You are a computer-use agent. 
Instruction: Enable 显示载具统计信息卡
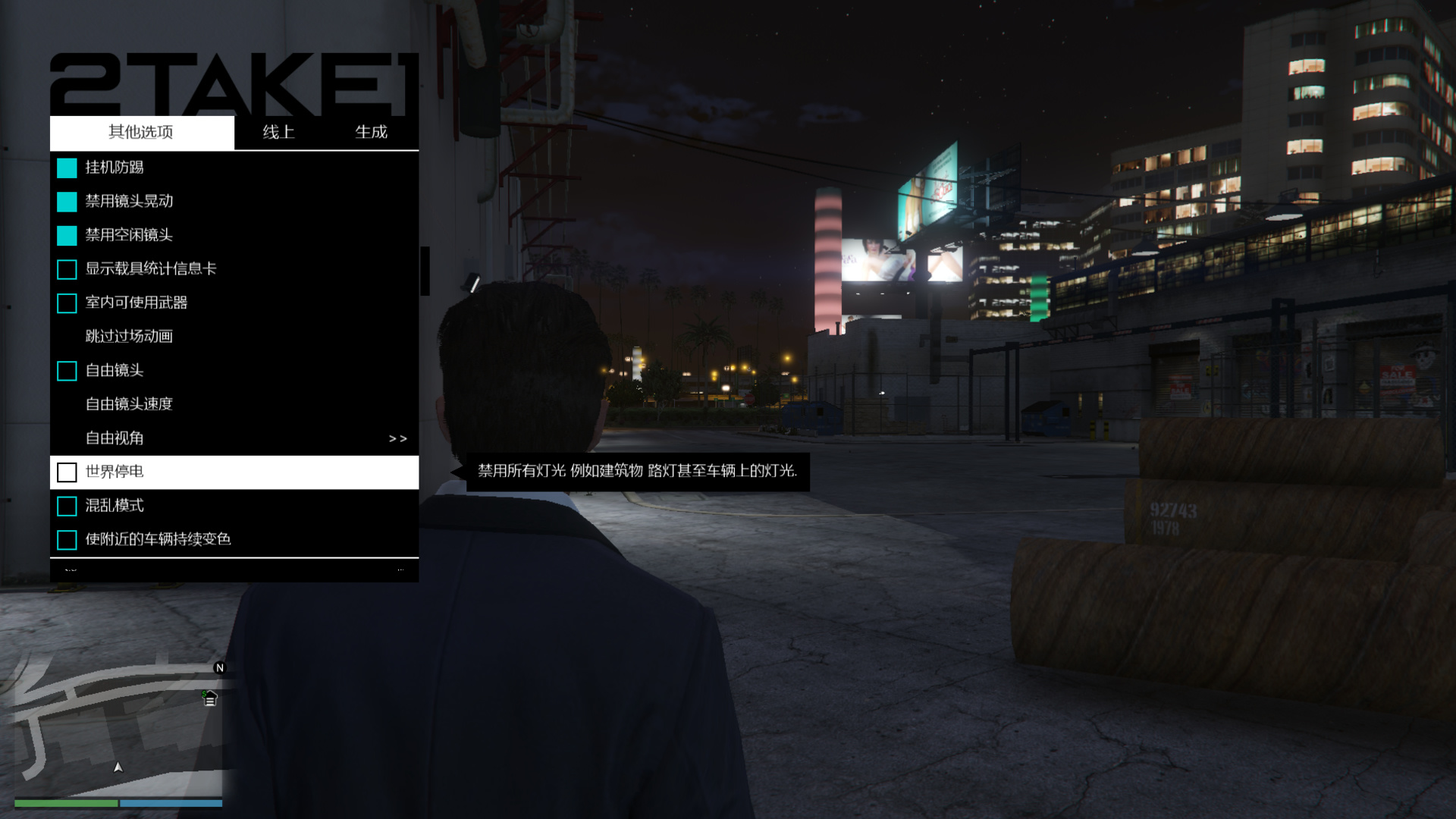click(67, 269)
